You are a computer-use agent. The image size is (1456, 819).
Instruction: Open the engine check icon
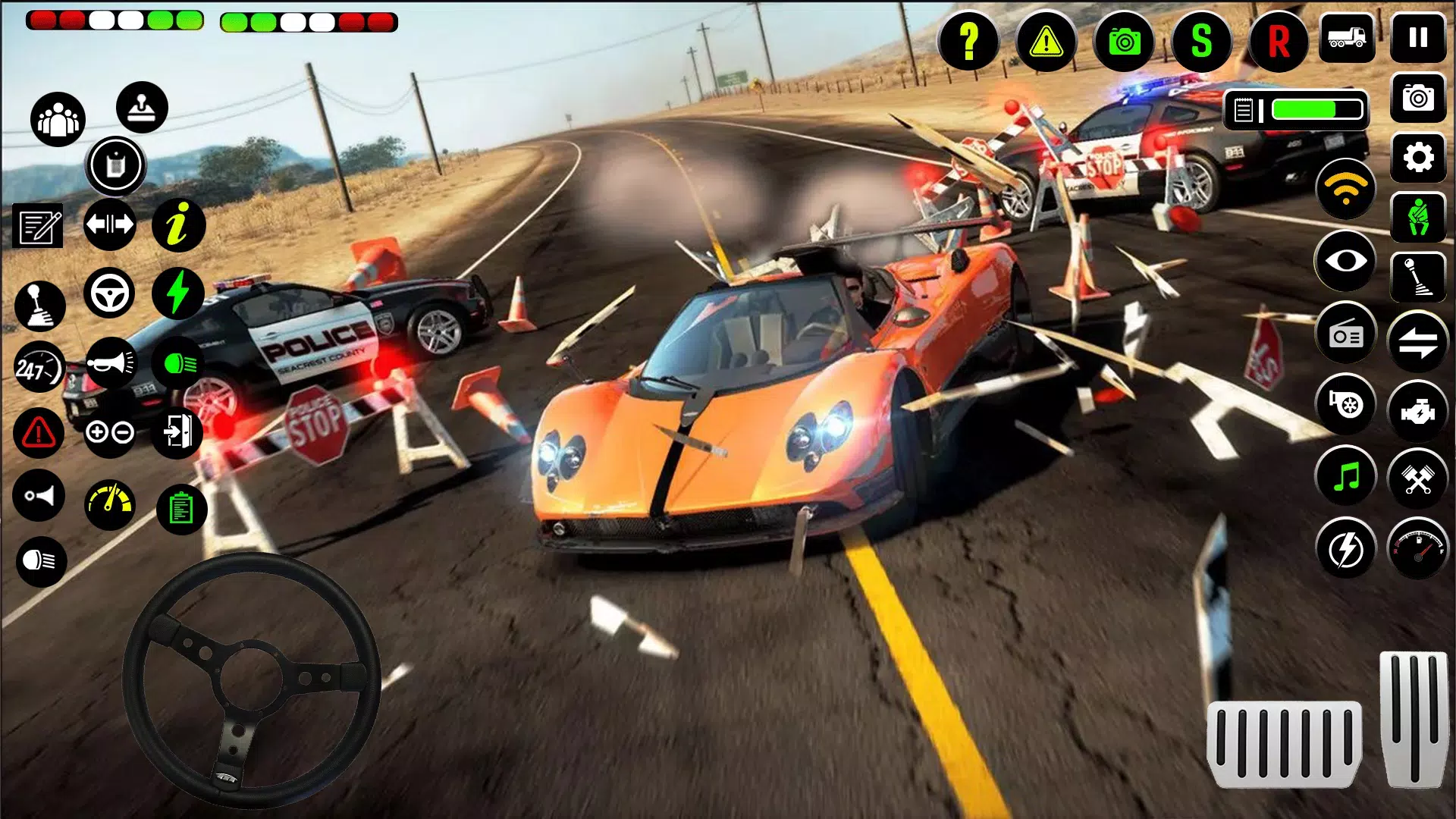[1417, 412]
